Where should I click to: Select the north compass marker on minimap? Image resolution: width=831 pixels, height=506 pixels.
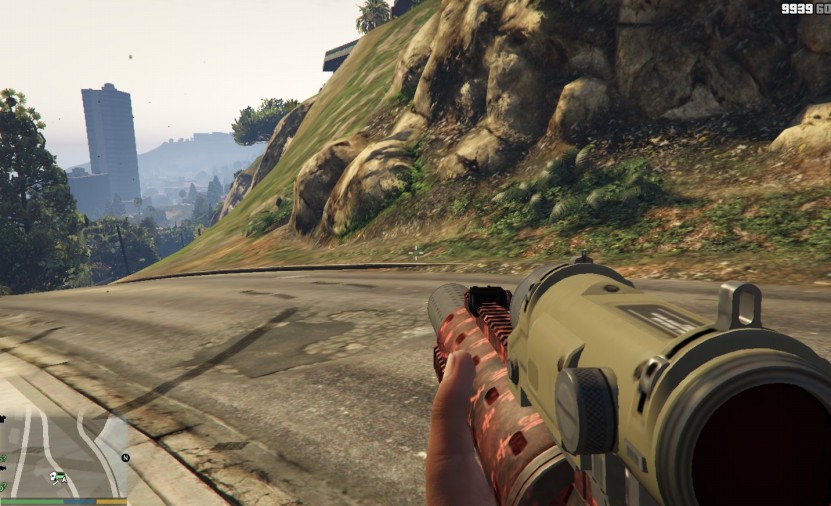point(125,458)
